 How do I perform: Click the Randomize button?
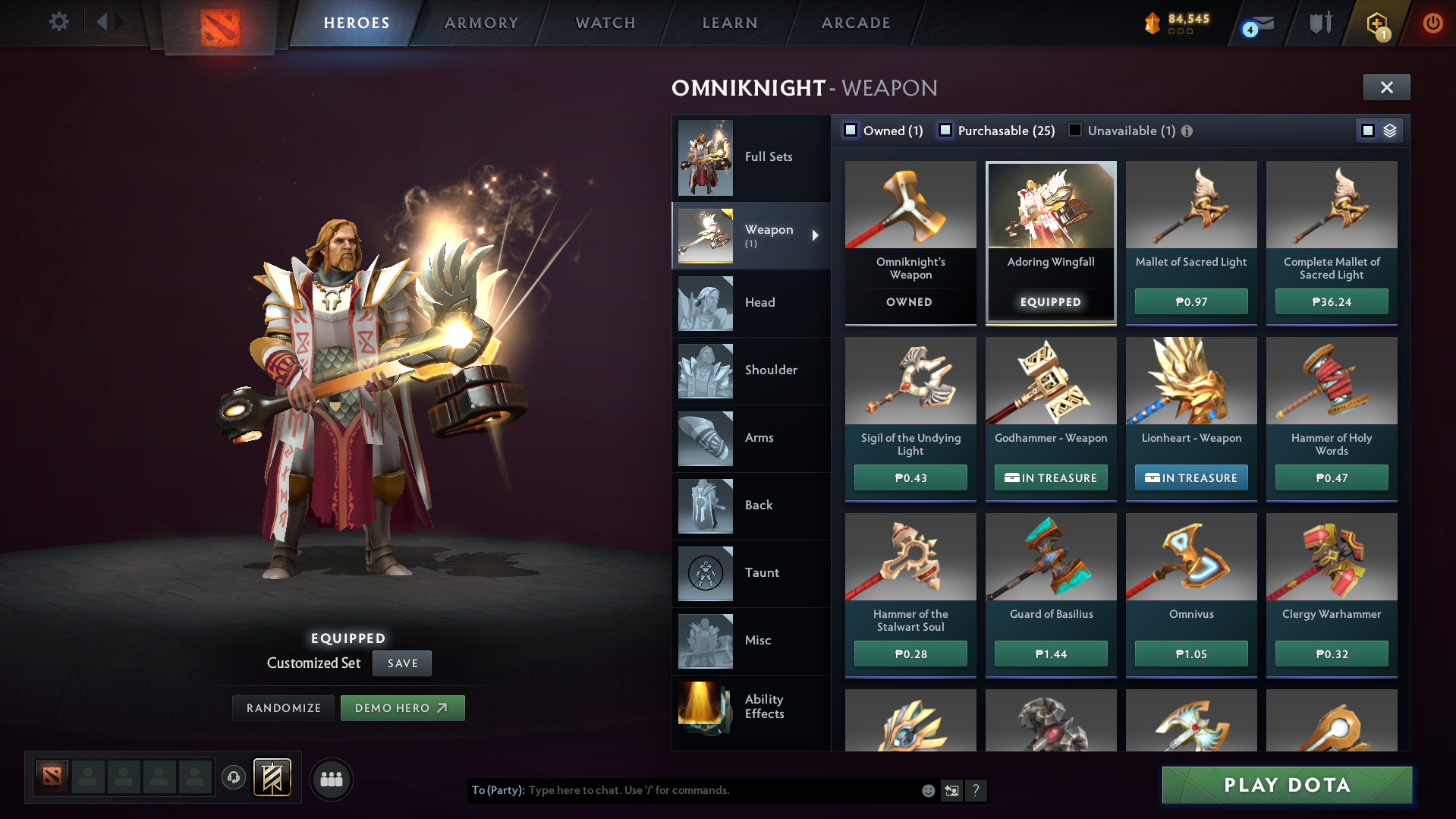point(282,707)
